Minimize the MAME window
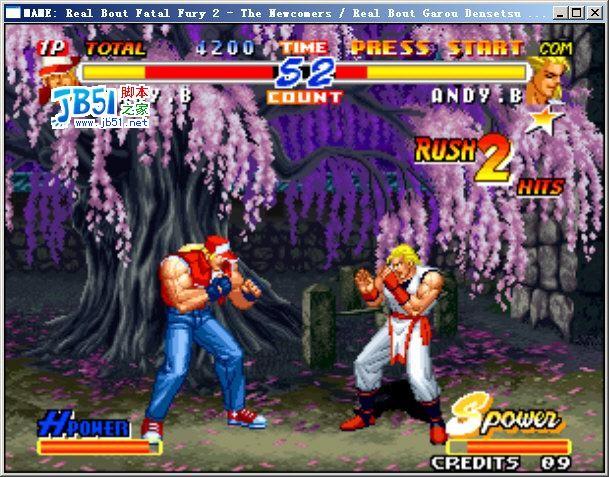The image size is (609, 477). 561,13
